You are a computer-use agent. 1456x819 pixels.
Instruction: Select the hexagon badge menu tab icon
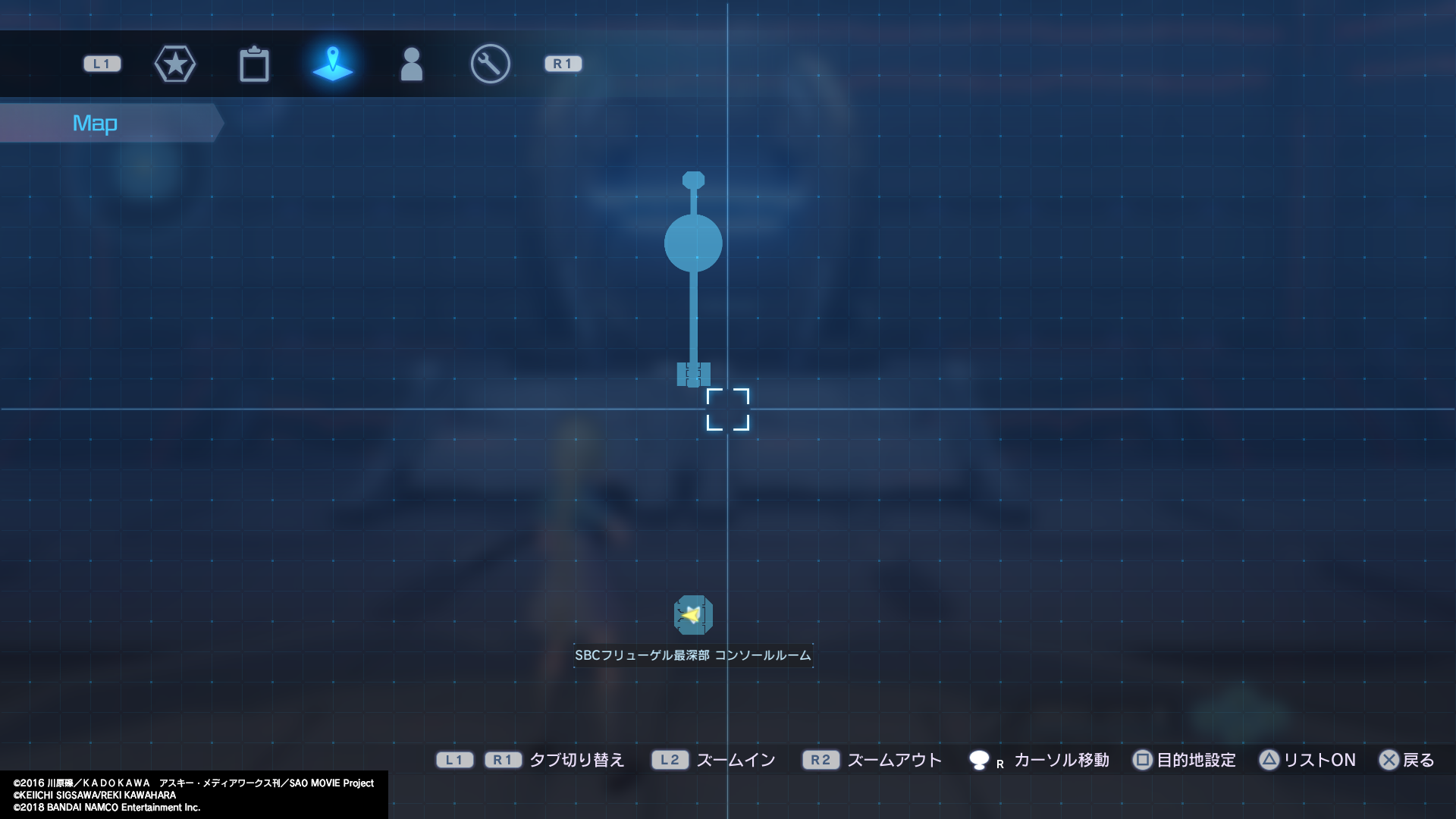pos(175,64)
